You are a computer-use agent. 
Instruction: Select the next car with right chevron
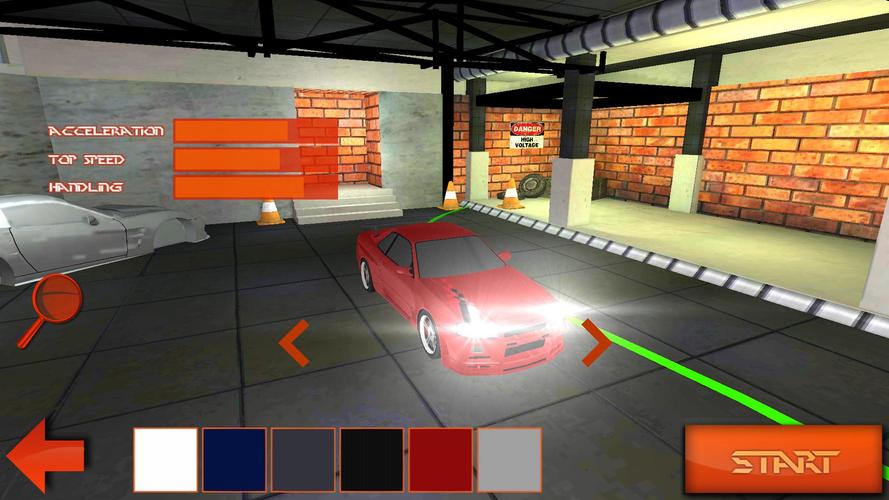pyautogui.click(x=596, y=342)
